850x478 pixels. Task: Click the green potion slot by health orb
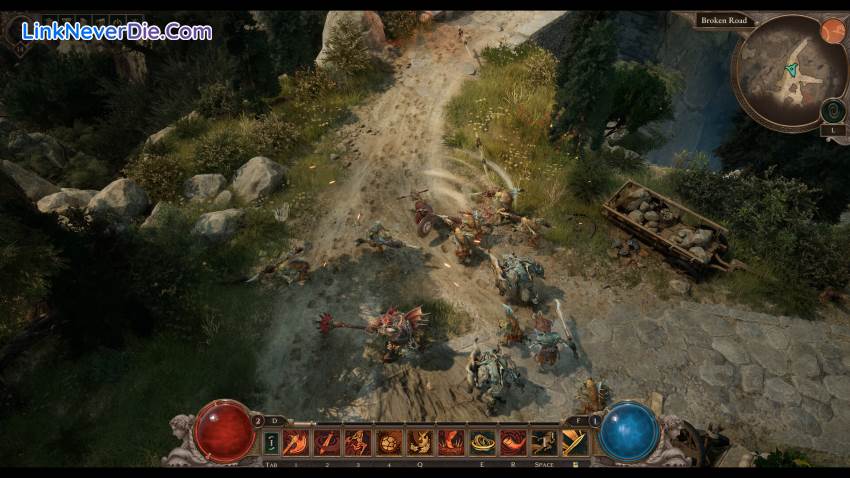click(x=270, y=441)
